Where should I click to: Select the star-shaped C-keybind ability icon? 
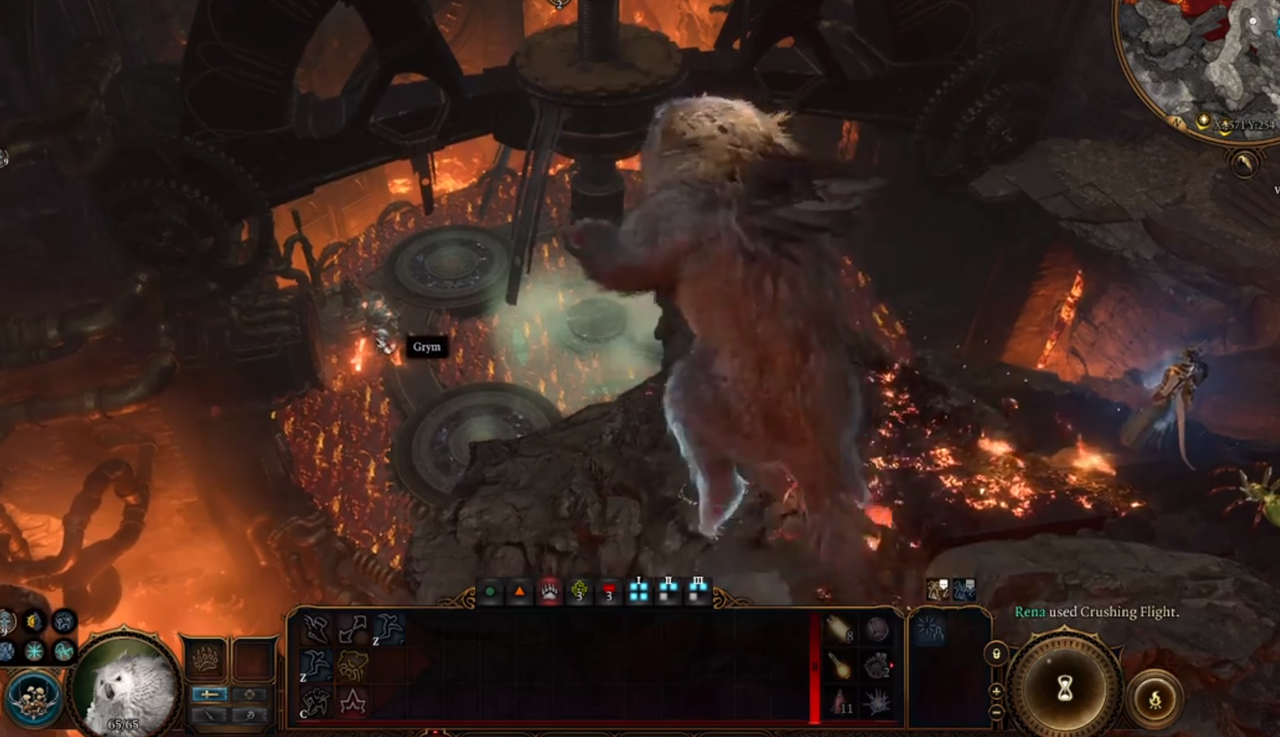[x=350, y=701]
